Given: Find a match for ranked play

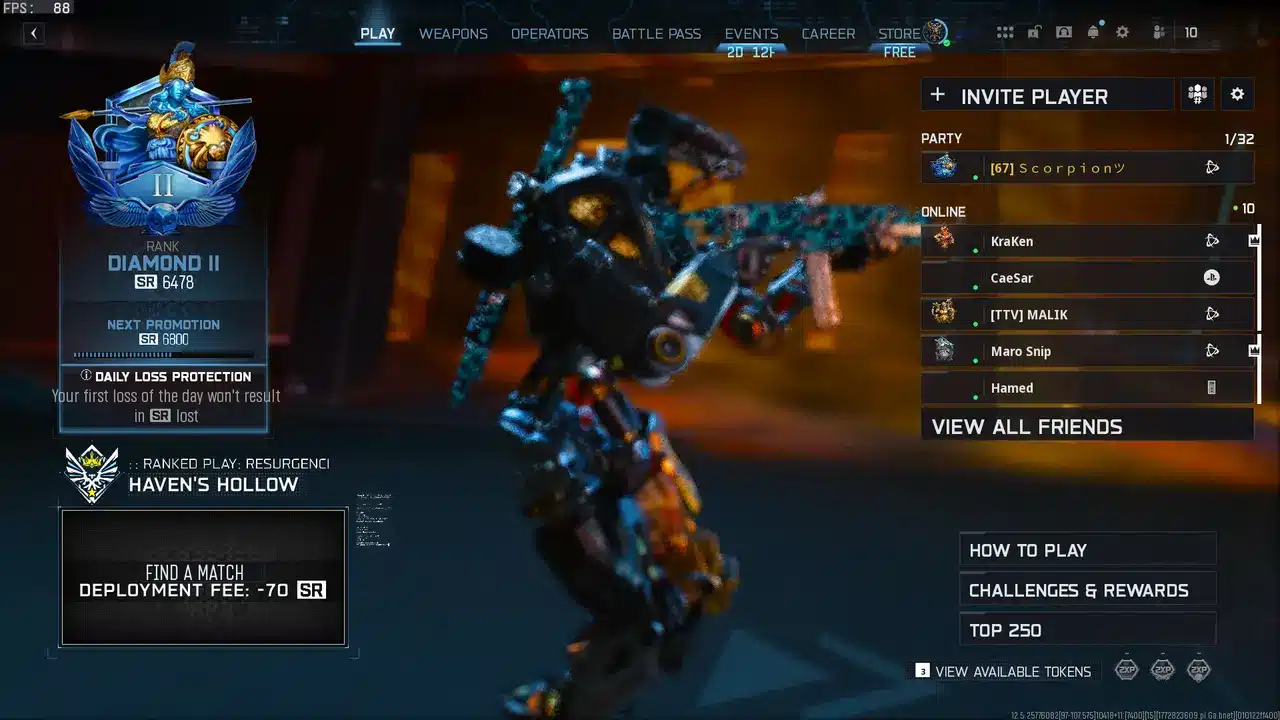Looking at the screenshot, I should coord(203,578).
